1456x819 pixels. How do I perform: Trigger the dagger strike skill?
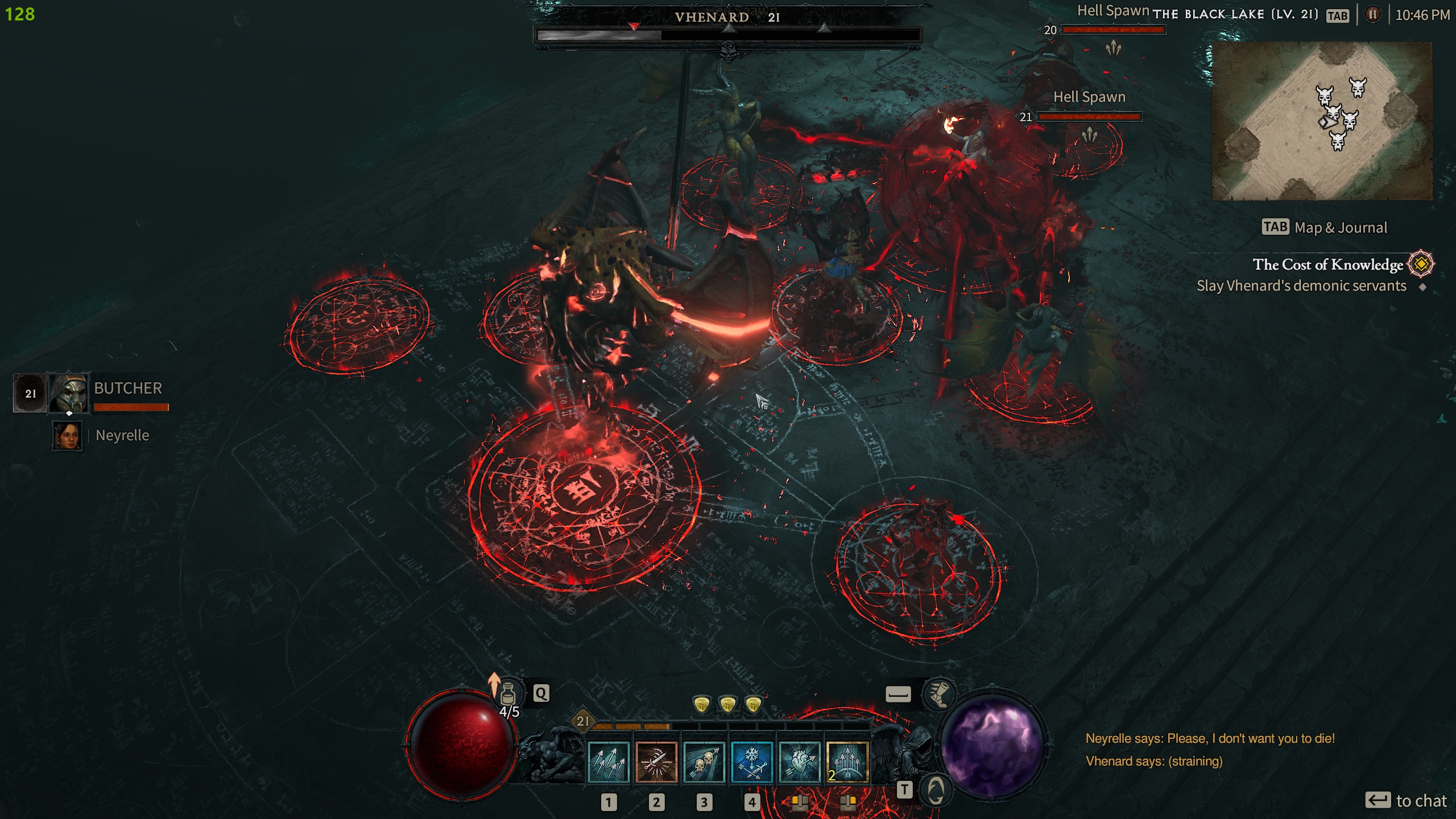coord(656,763)
